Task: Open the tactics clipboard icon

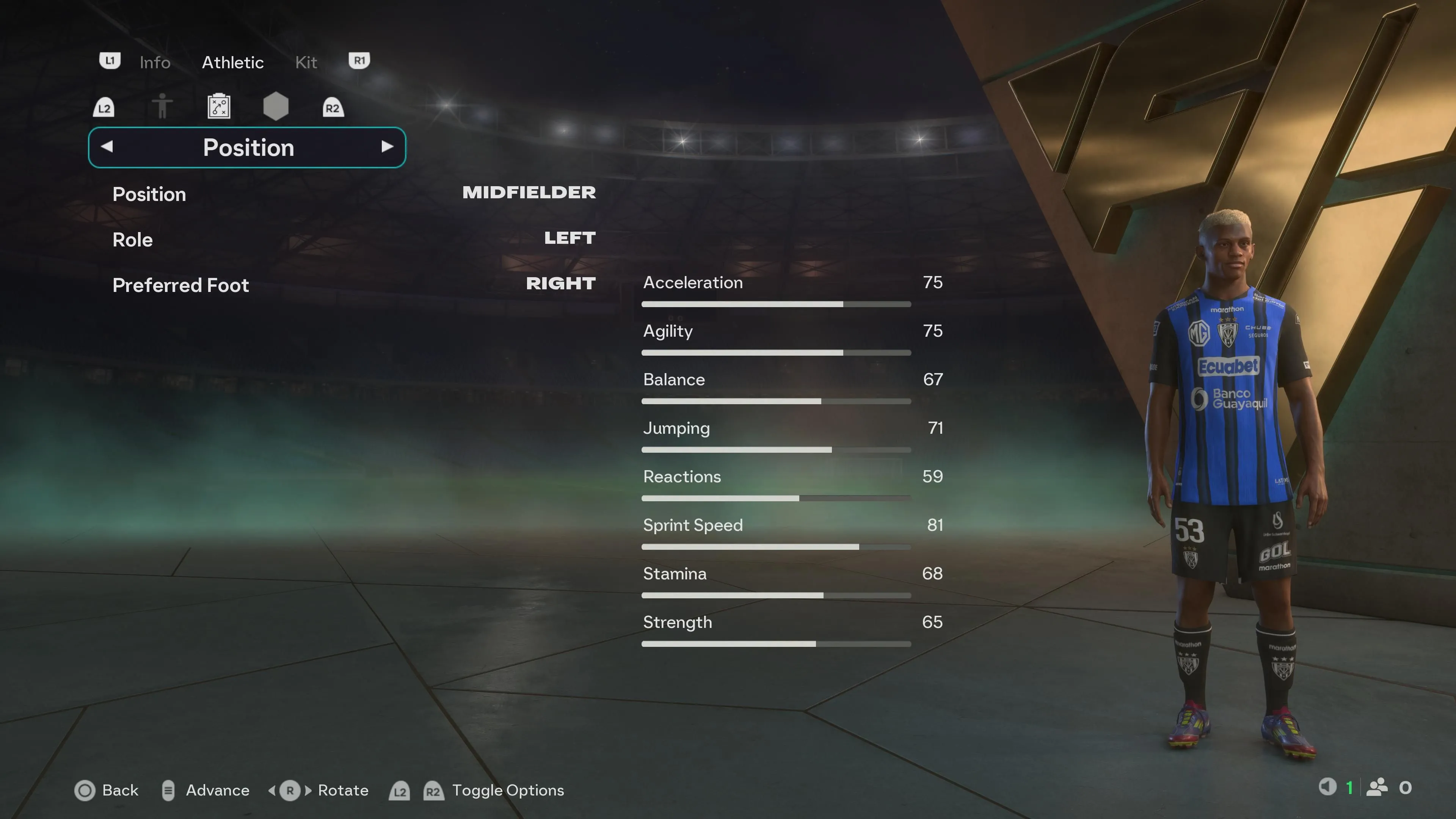Action: pos(219,106)
